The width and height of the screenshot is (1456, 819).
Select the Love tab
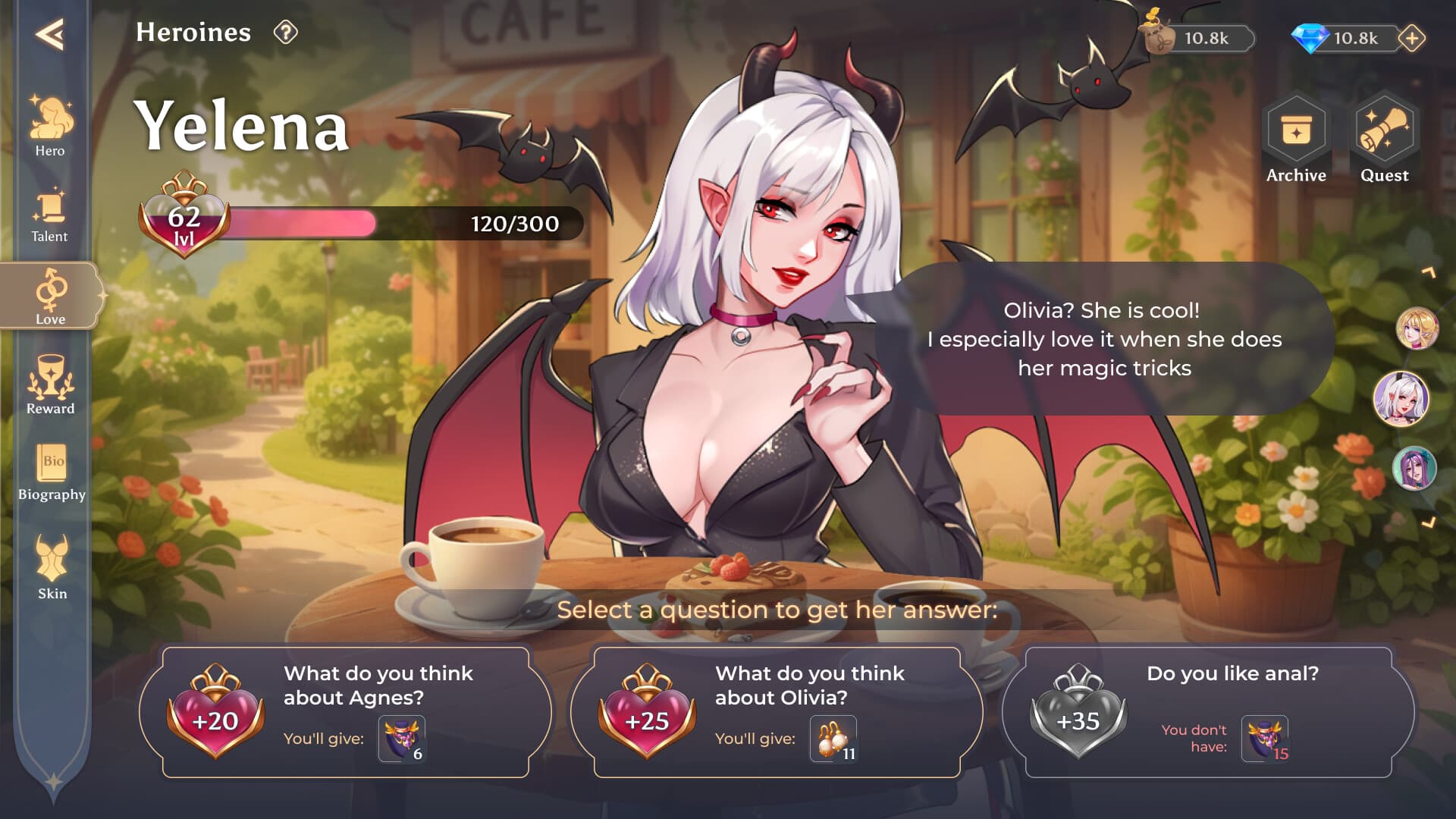(x=50, y=297)
